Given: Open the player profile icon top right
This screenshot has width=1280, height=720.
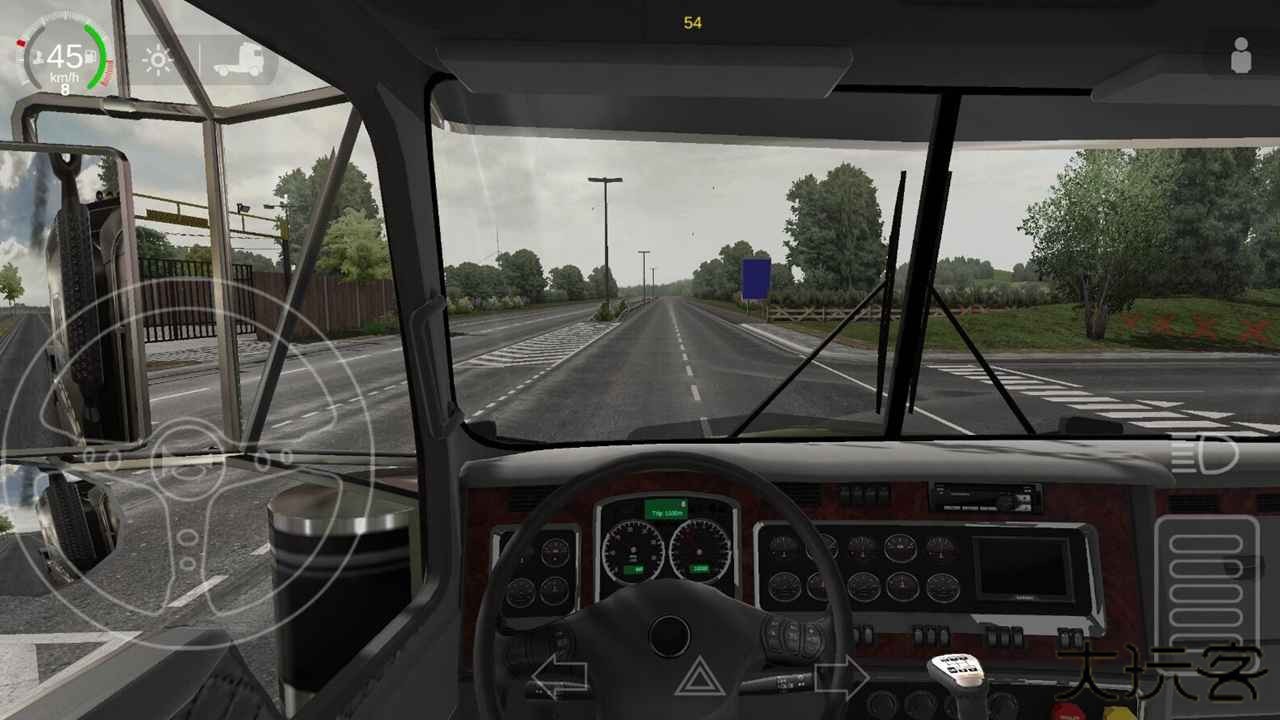Looking at the screenshot, I should tap(1240, 55).
